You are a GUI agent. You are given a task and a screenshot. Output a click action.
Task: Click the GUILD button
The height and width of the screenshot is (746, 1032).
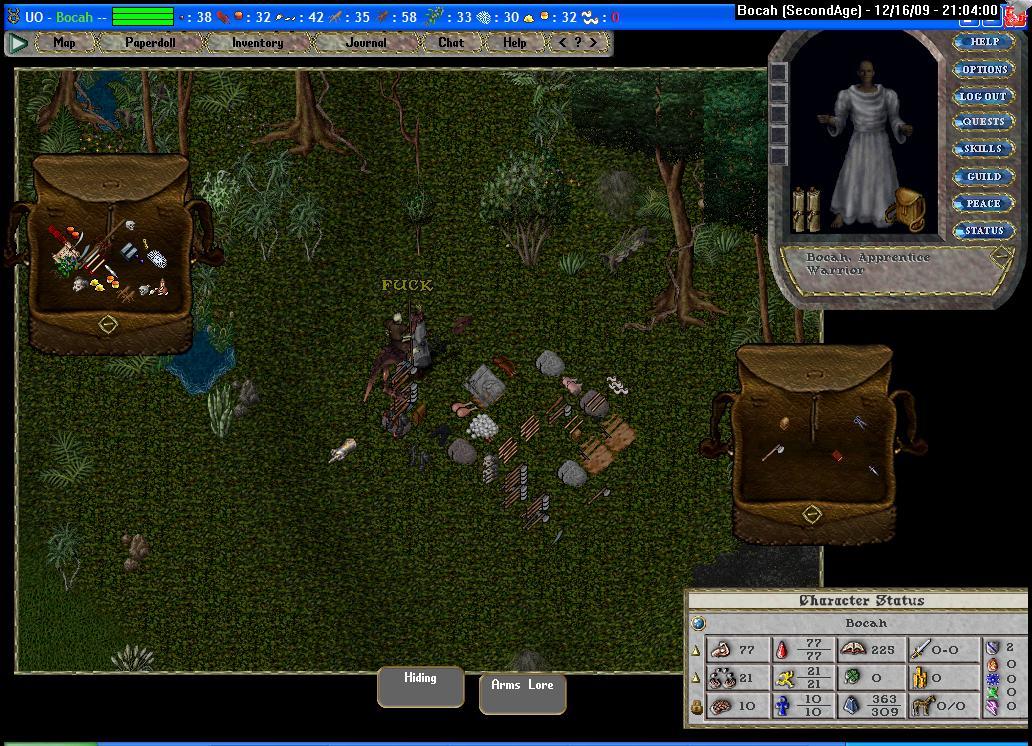tap(984, 176)
